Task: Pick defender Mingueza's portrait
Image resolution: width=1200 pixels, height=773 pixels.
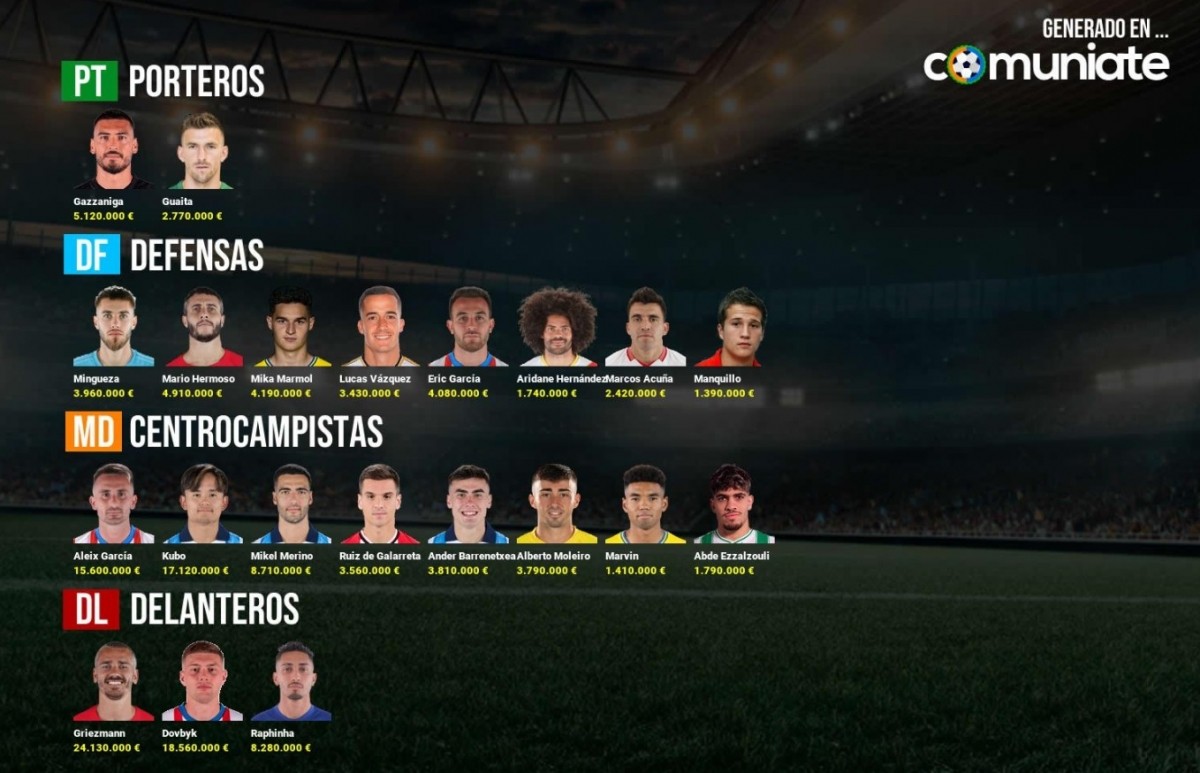Action: 113,327
